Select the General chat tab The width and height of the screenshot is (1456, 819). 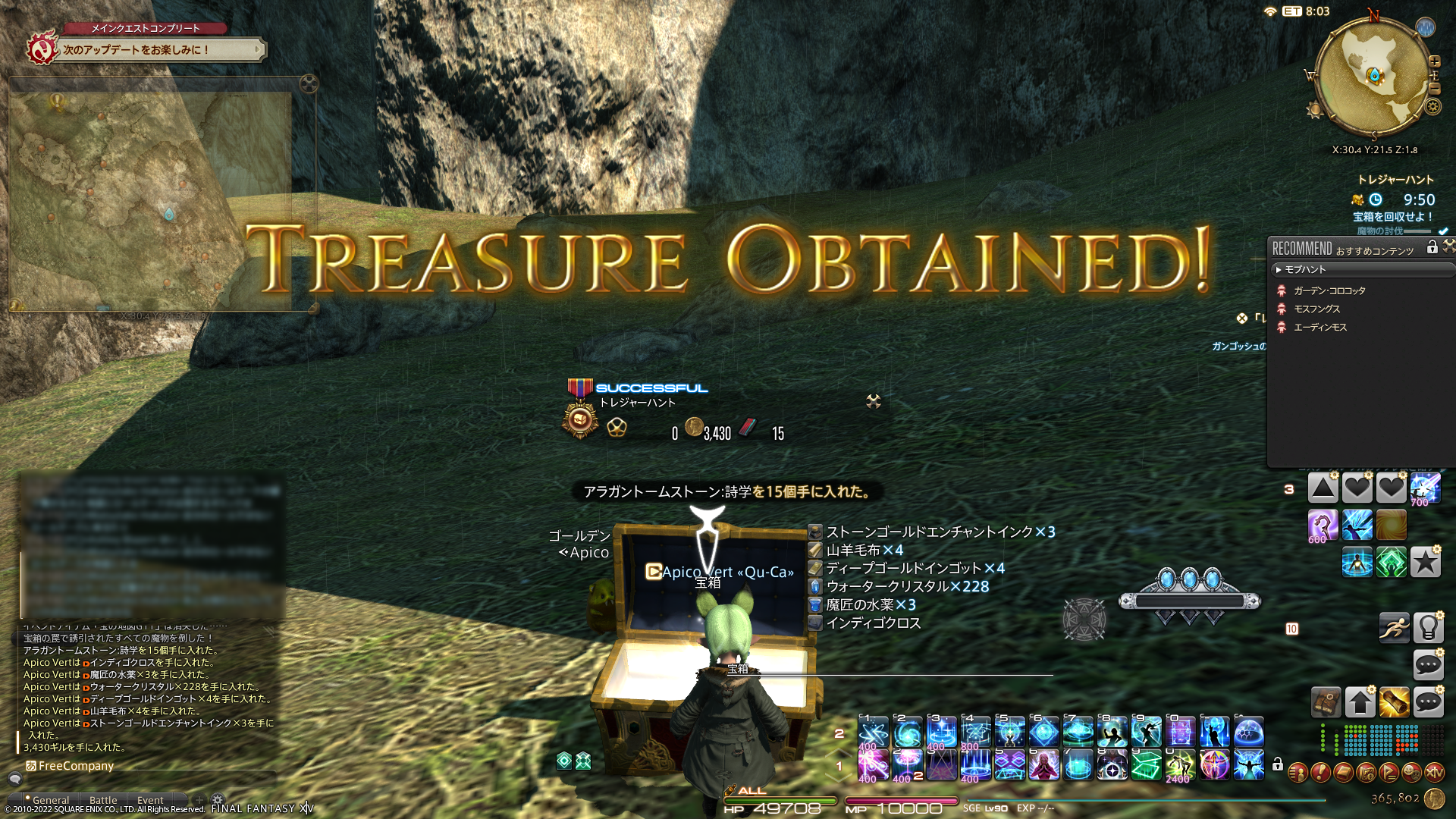[x=50, y=800]
